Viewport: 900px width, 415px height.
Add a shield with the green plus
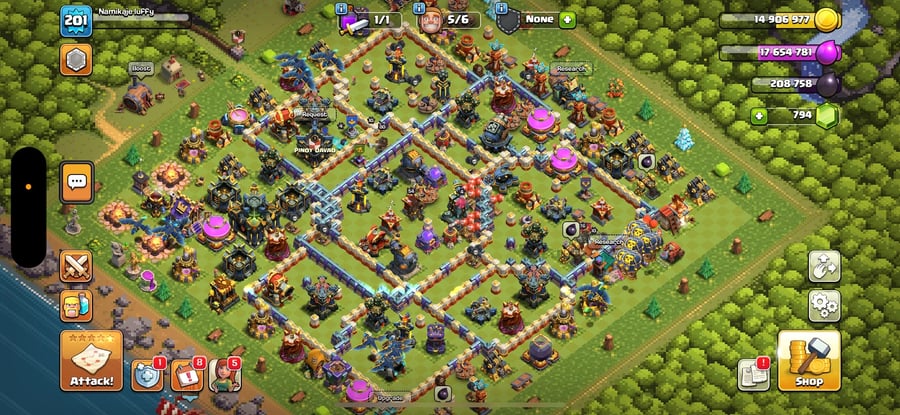click(567, 20)
